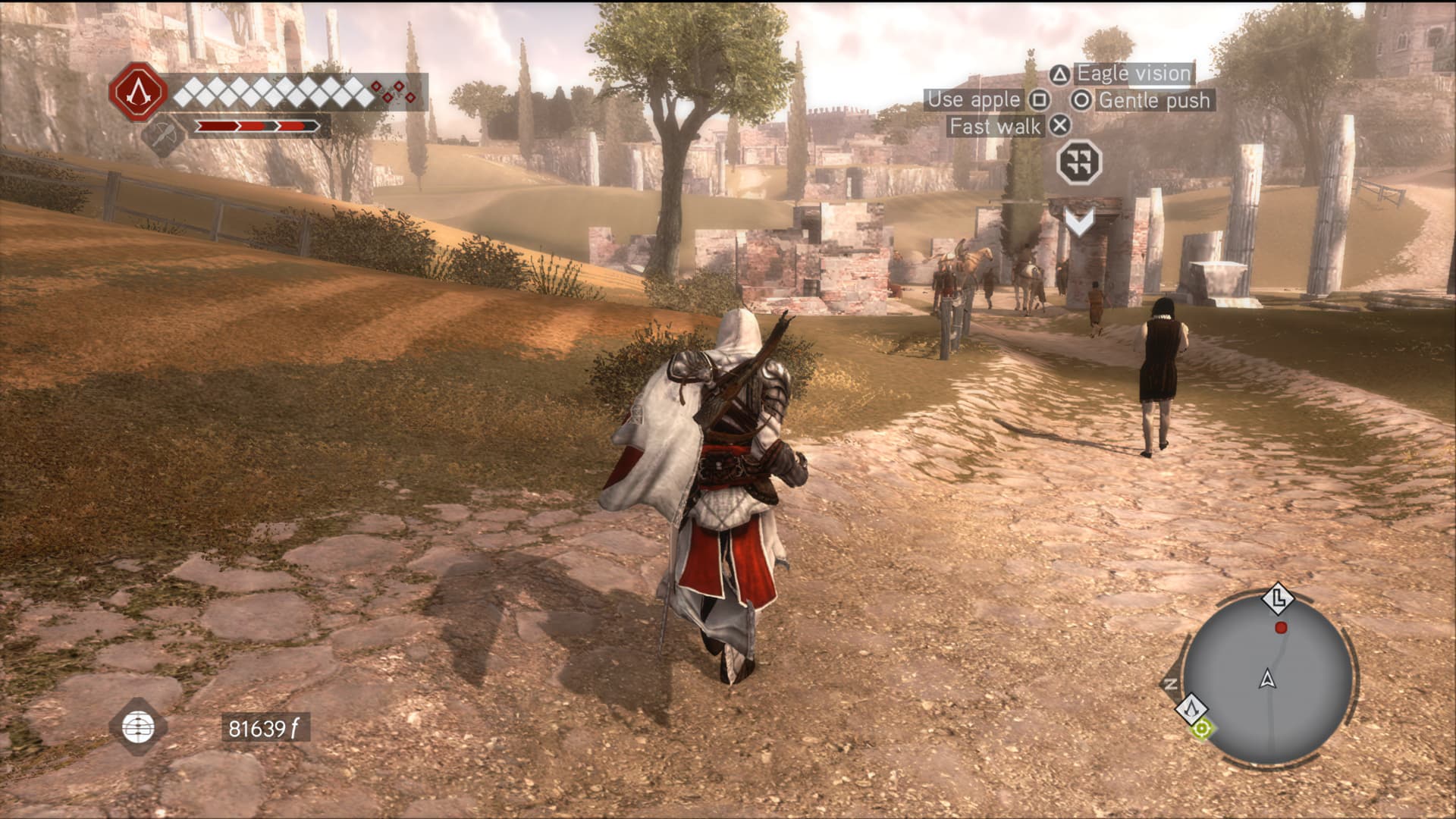The image size is (1456, 819).
Task: Use apple from the action prompts
Action: pos(974,99)
